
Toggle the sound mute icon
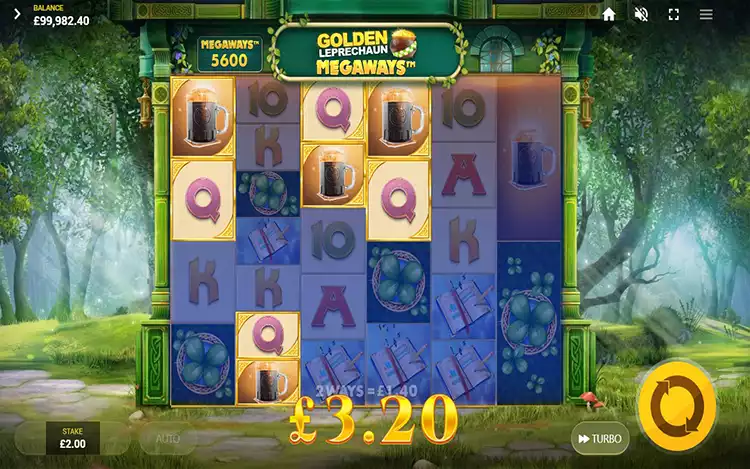(x=641, y=15)
